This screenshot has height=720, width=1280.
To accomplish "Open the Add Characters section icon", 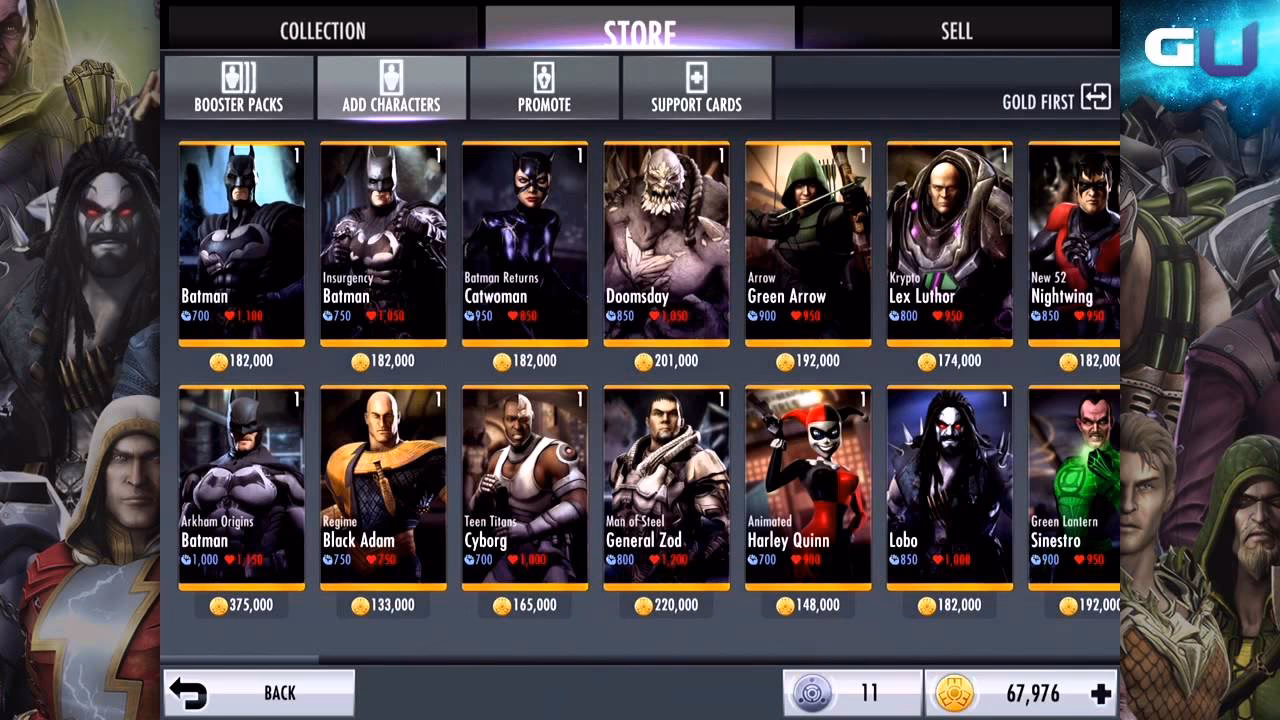I will coord(391,87).
